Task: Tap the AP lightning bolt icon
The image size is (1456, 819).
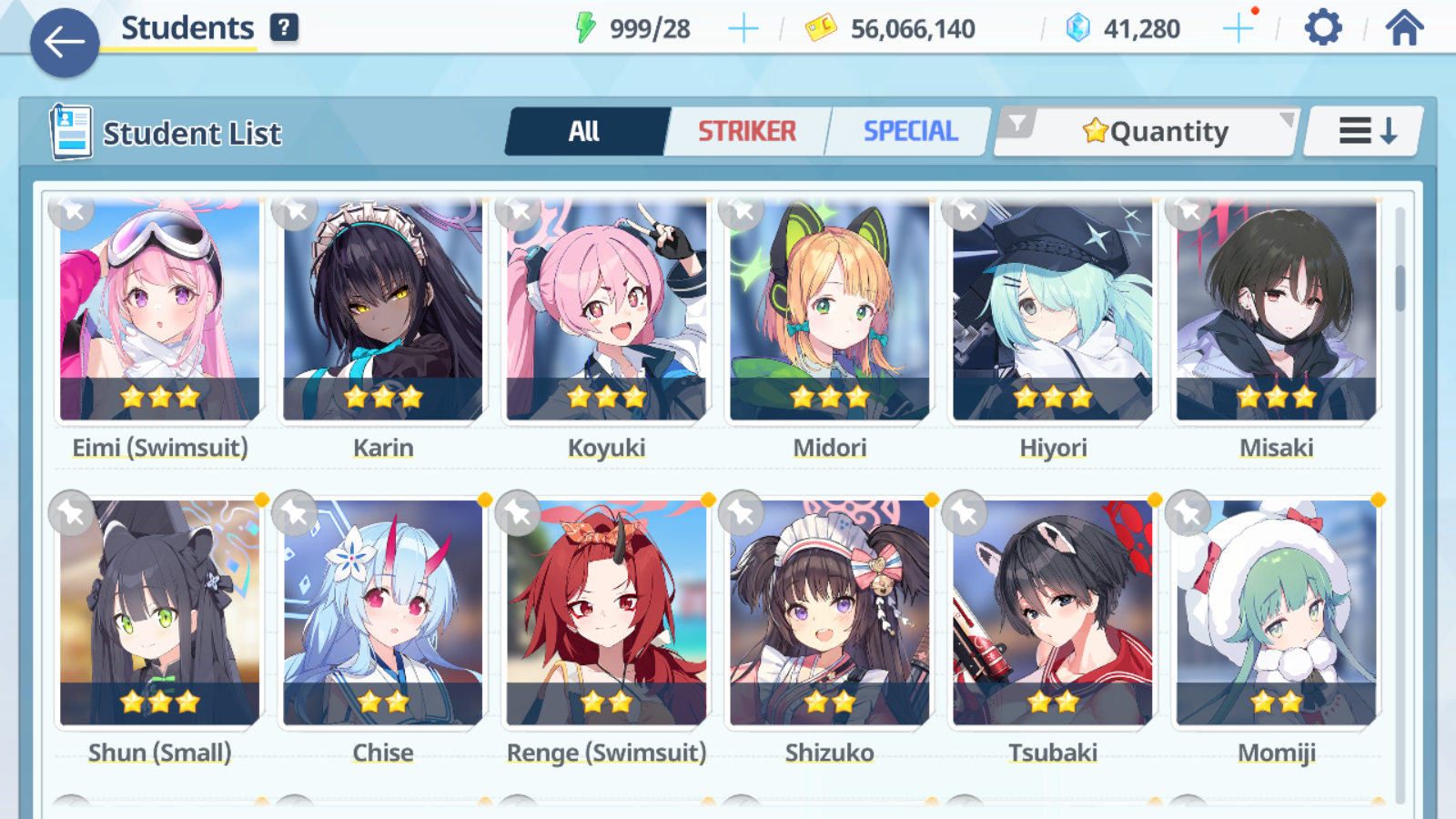Action: coord(588,27)
